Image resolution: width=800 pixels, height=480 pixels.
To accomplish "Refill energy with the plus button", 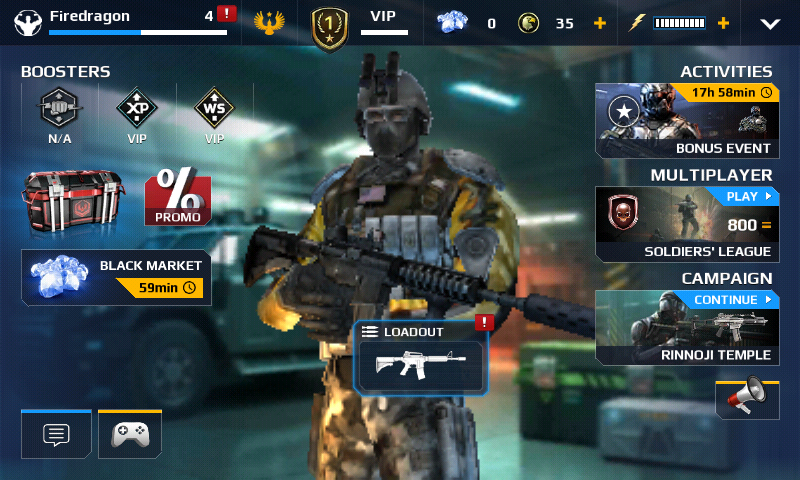I will tap(722, 23).
